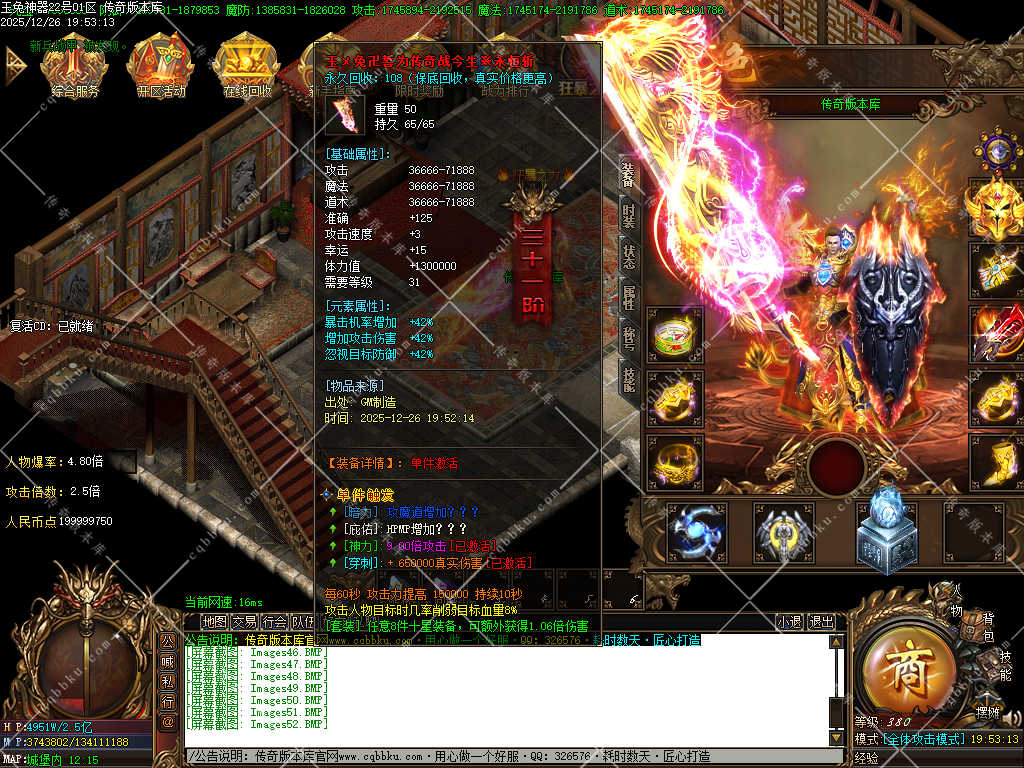The width and height of the screenshot is (1024, 768).
Task: Show the 属性 attributes tab
Action: 628,297
